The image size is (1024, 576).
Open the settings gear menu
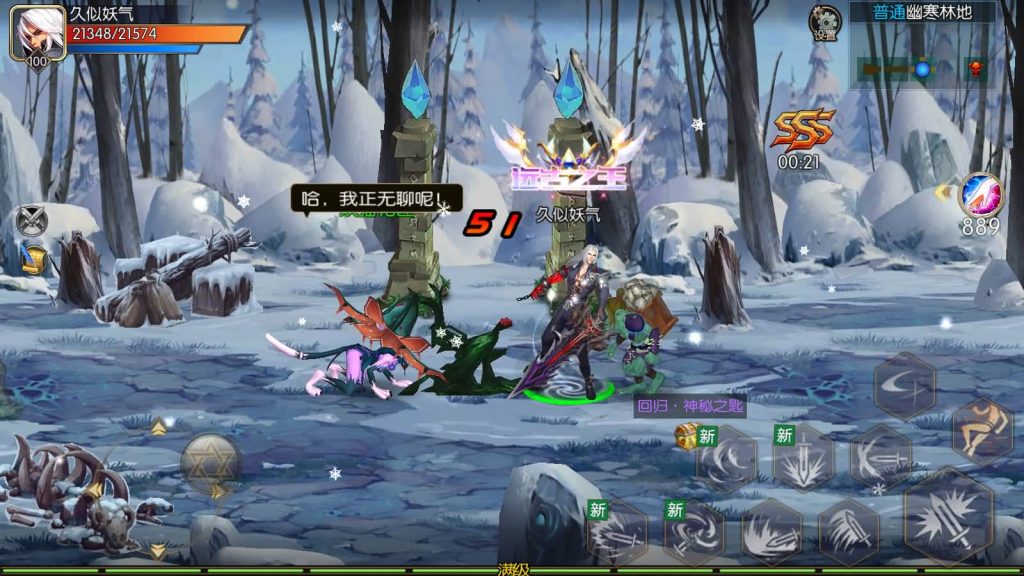tap(825, 22)
